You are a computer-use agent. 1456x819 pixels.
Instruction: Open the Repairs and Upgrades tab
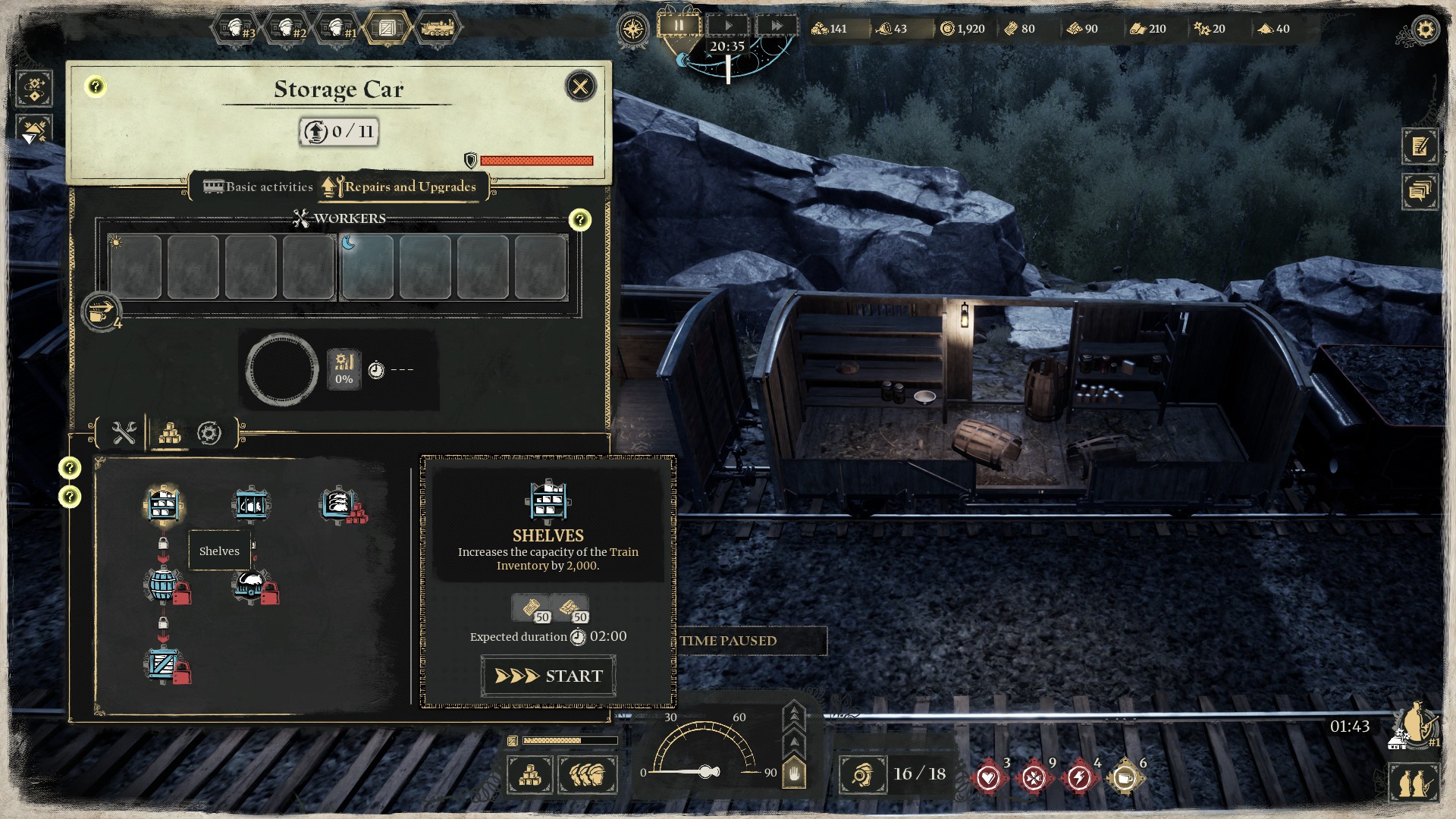point(400,187)
